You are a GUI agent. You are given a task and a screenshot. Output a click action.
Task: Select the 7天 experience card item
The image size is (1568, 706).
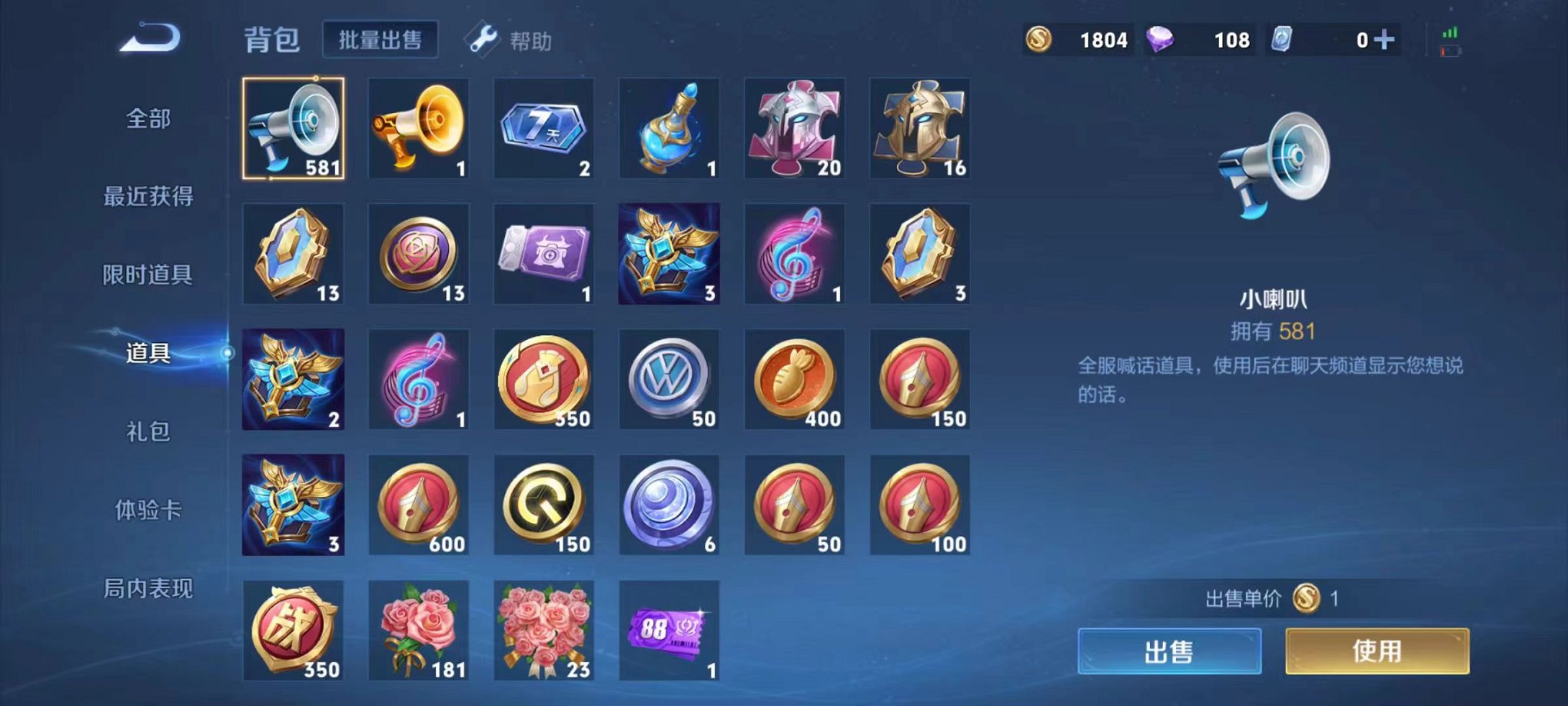tap(543, 128)
